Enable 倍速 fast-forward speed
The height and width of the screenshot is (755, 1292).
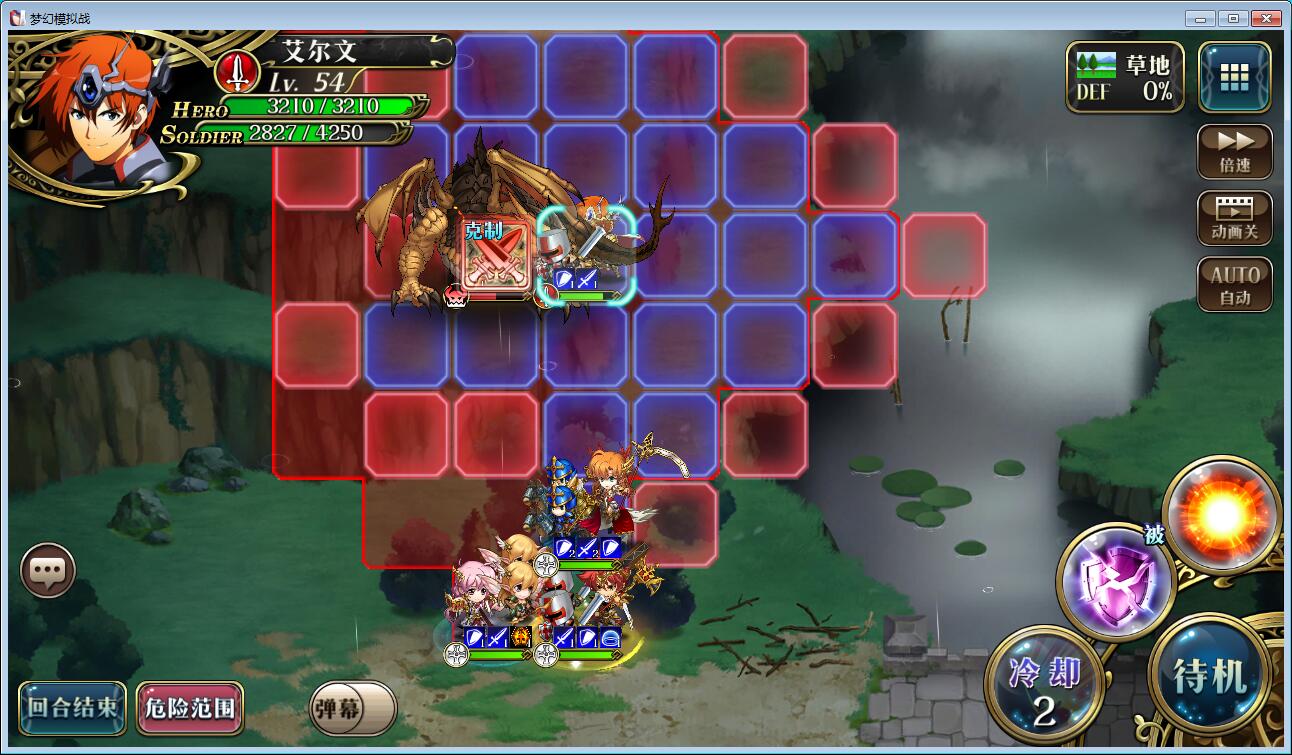pyautogui.click(x=1235, y=151)
